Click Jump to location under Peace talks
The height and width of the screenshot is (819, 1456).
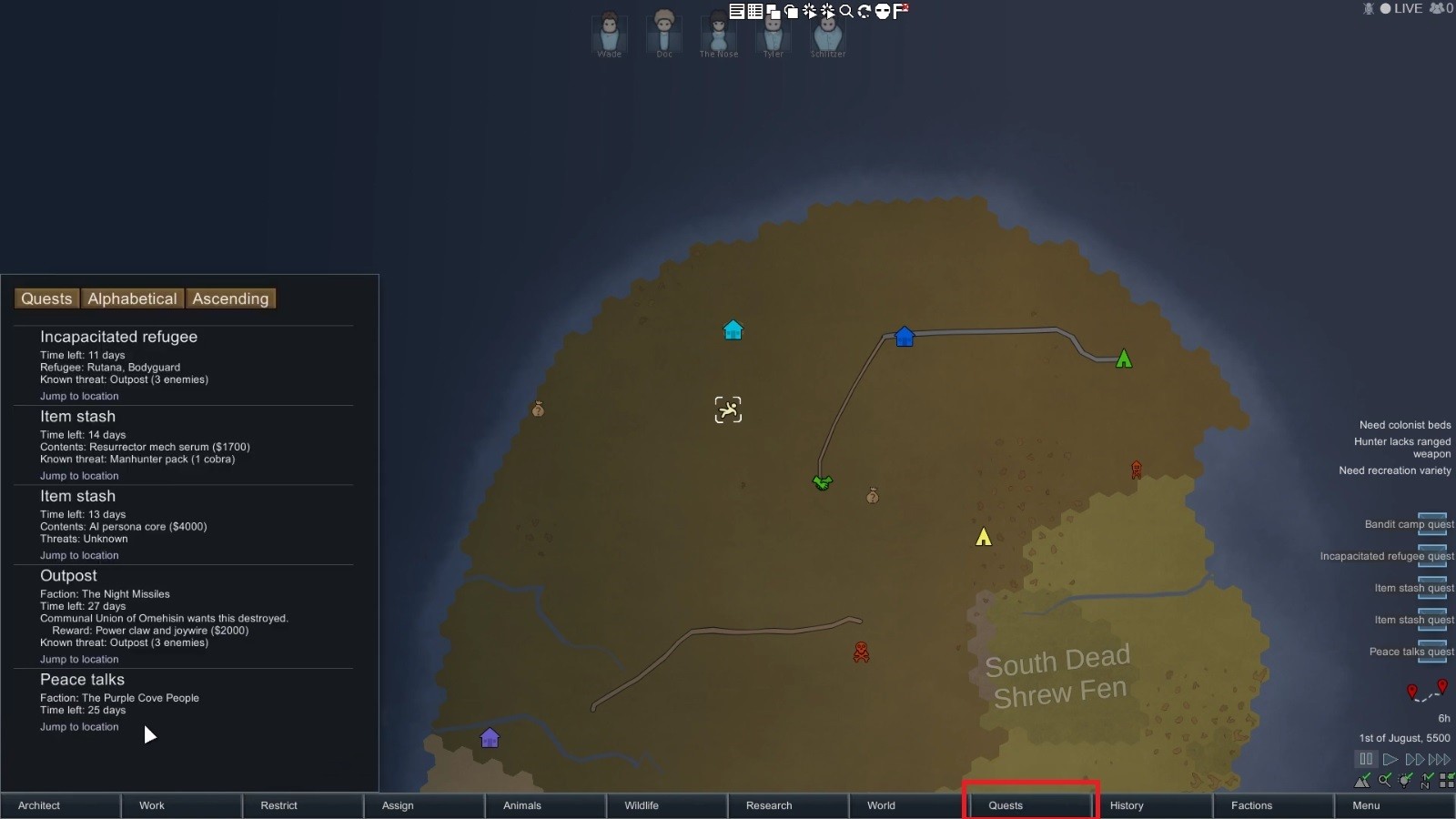tap(79, 726)
